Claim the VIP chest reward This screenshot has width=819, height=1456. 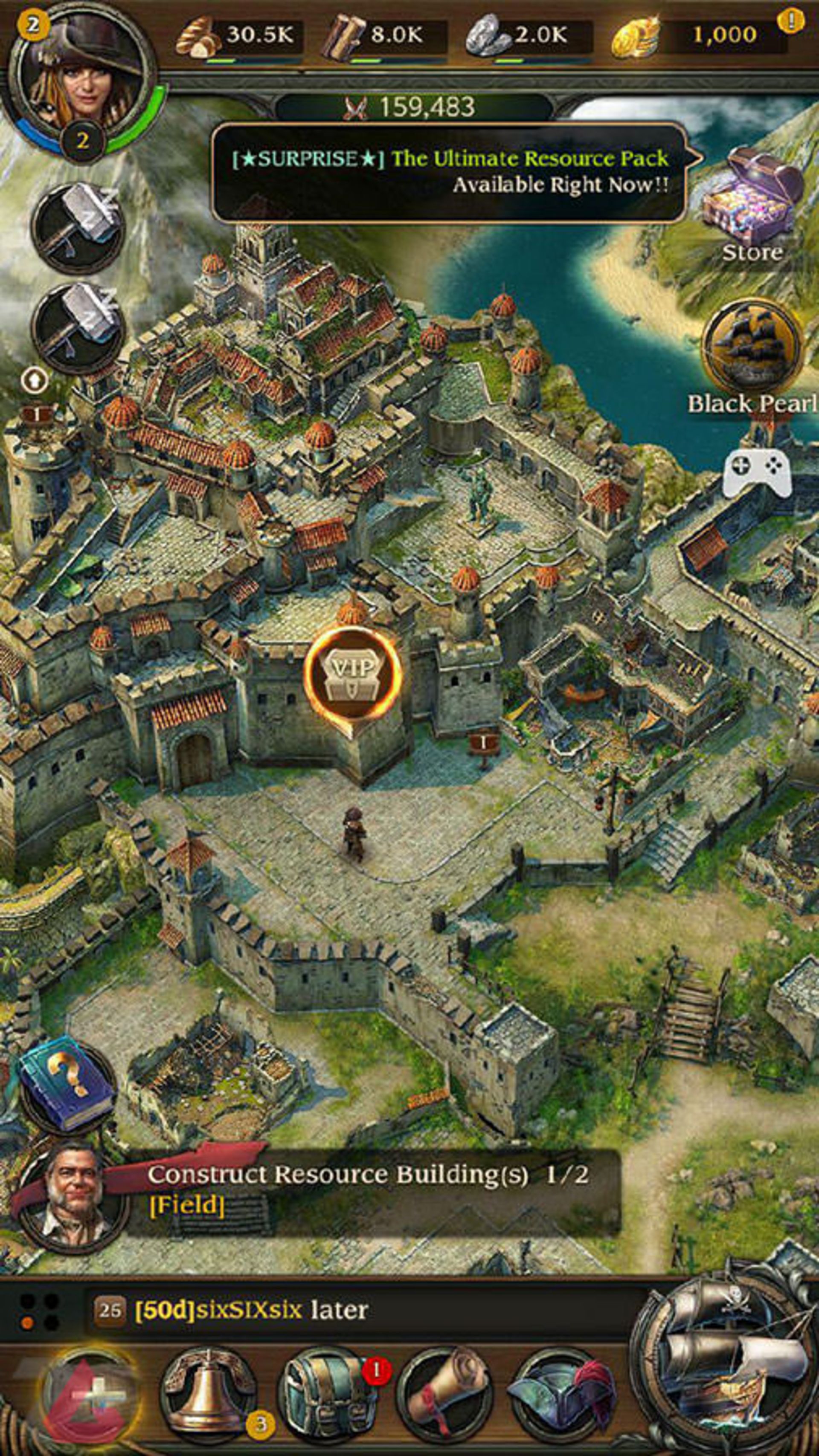(x=352, y=673)
